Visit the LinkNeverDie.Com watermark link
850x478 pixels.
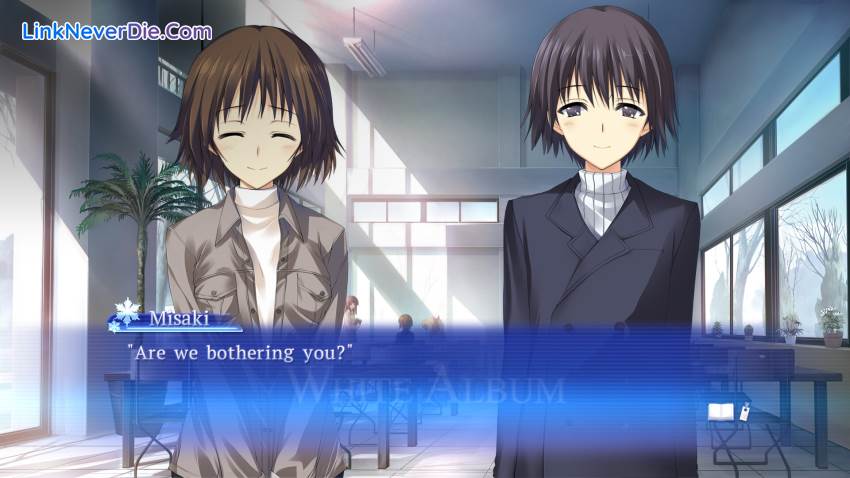(116, 31)
